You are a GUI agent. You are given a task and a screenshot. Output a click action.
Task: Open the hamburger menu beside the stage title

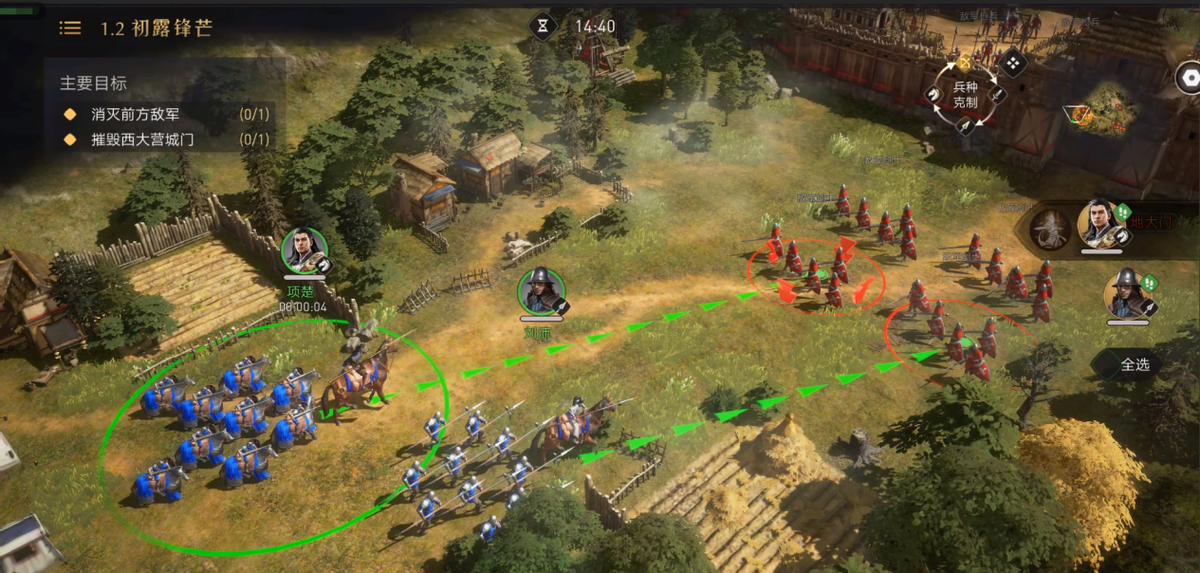(x=70, y=28)
